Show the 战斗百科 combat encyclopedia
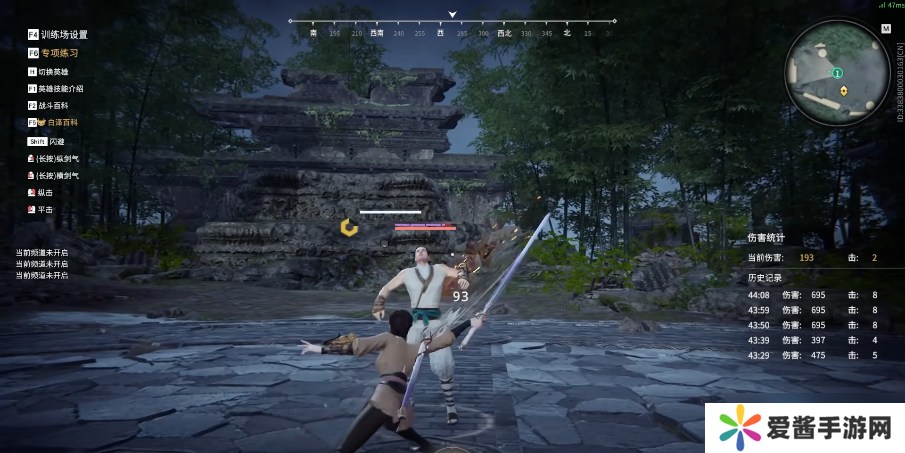Image resolution: width=905 pixels, height=453 pixels. point(54,105)
